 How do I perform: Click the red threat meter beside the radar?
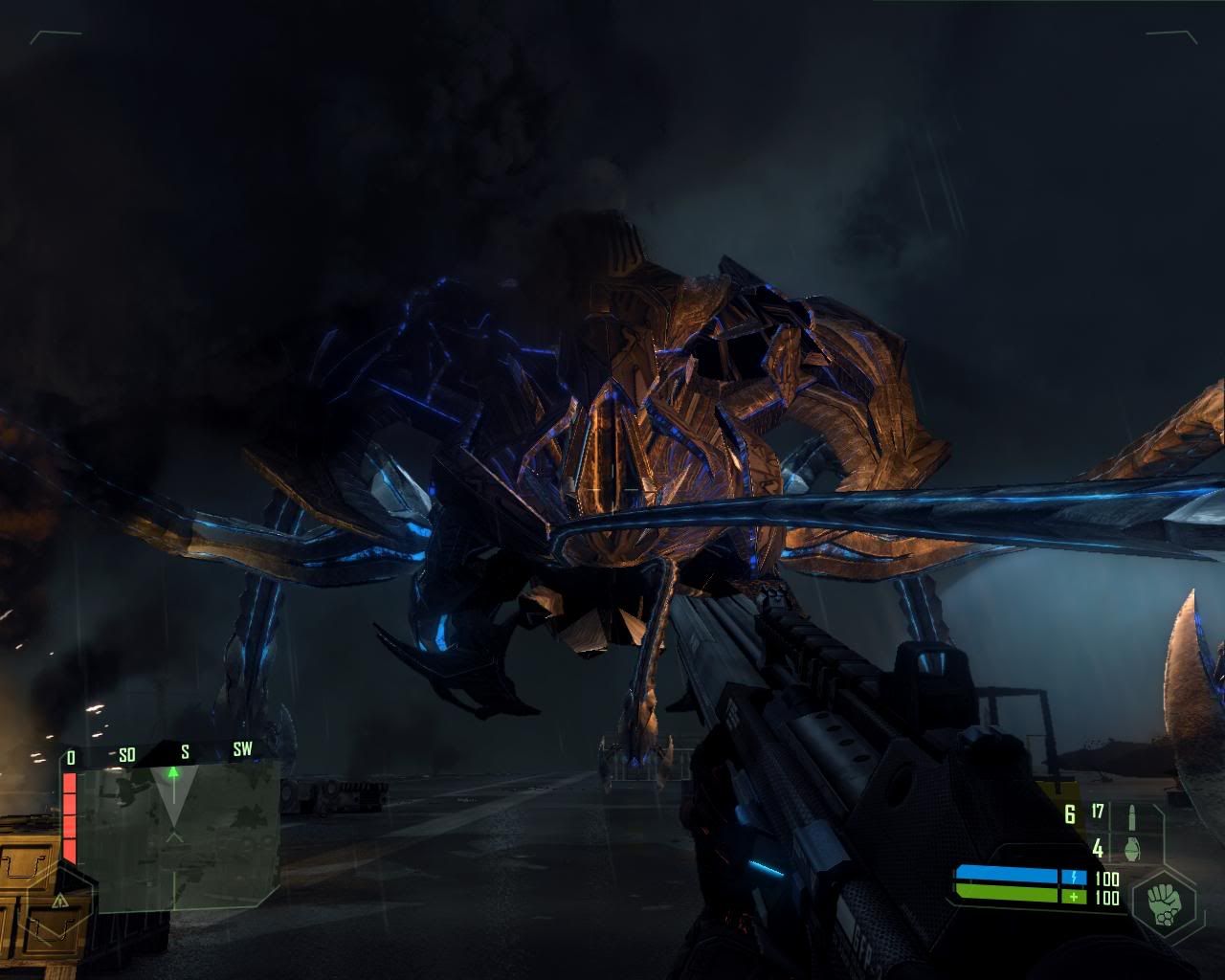[69, 816]
